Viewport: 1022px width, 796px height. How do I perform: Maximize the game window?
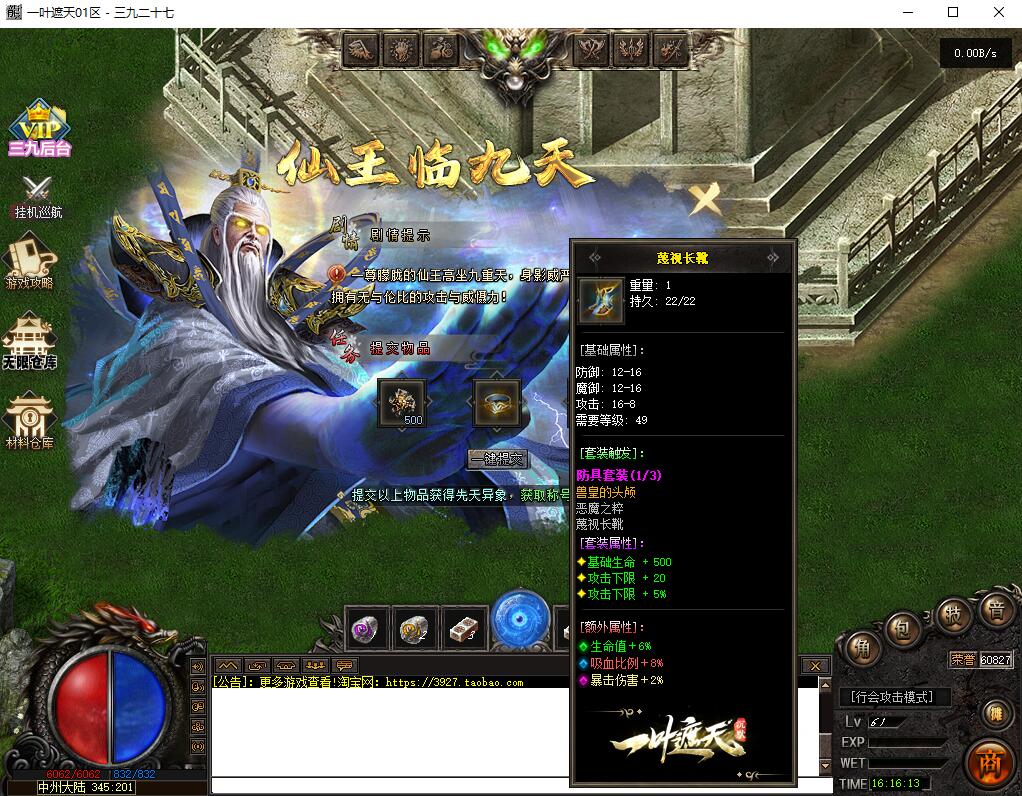(x=953, y=12)
